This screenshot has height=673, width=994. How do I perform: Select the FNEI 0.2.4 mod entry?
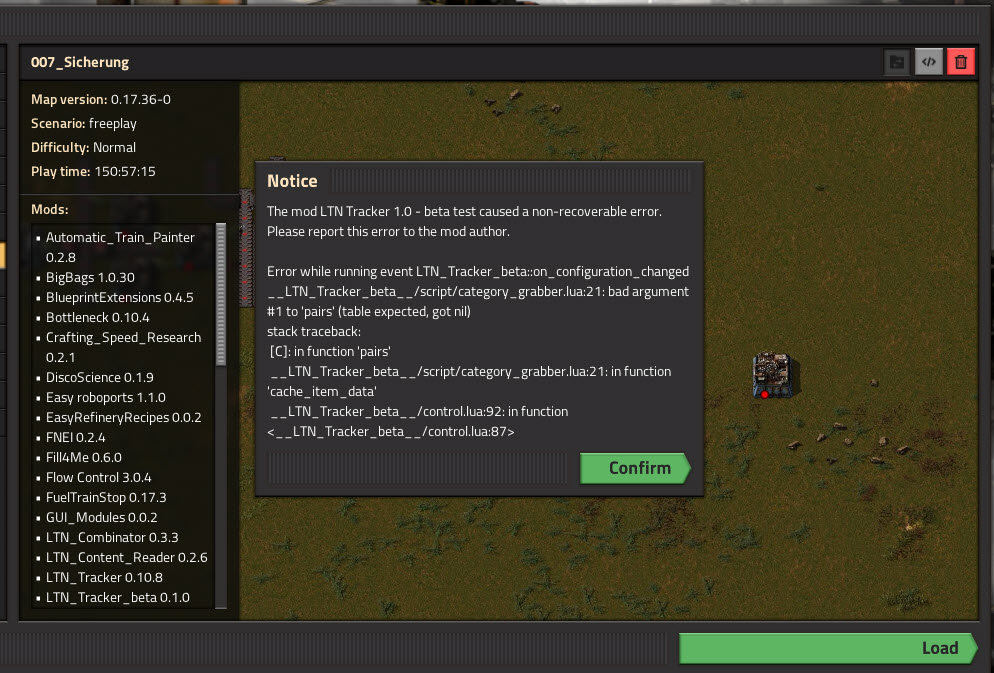tap(76, 437)
